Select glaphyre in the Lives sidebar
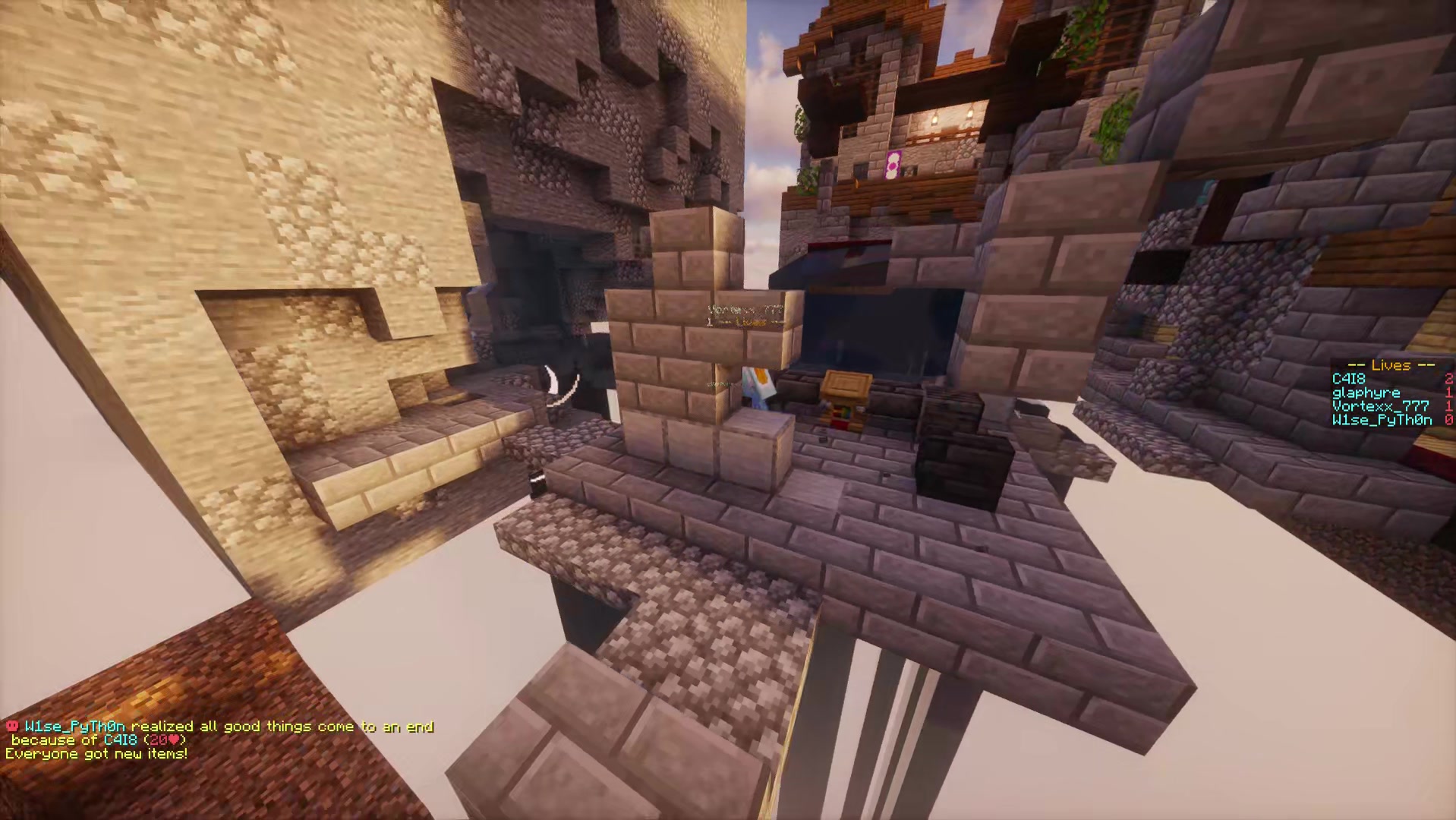 tap(1366, 393)
